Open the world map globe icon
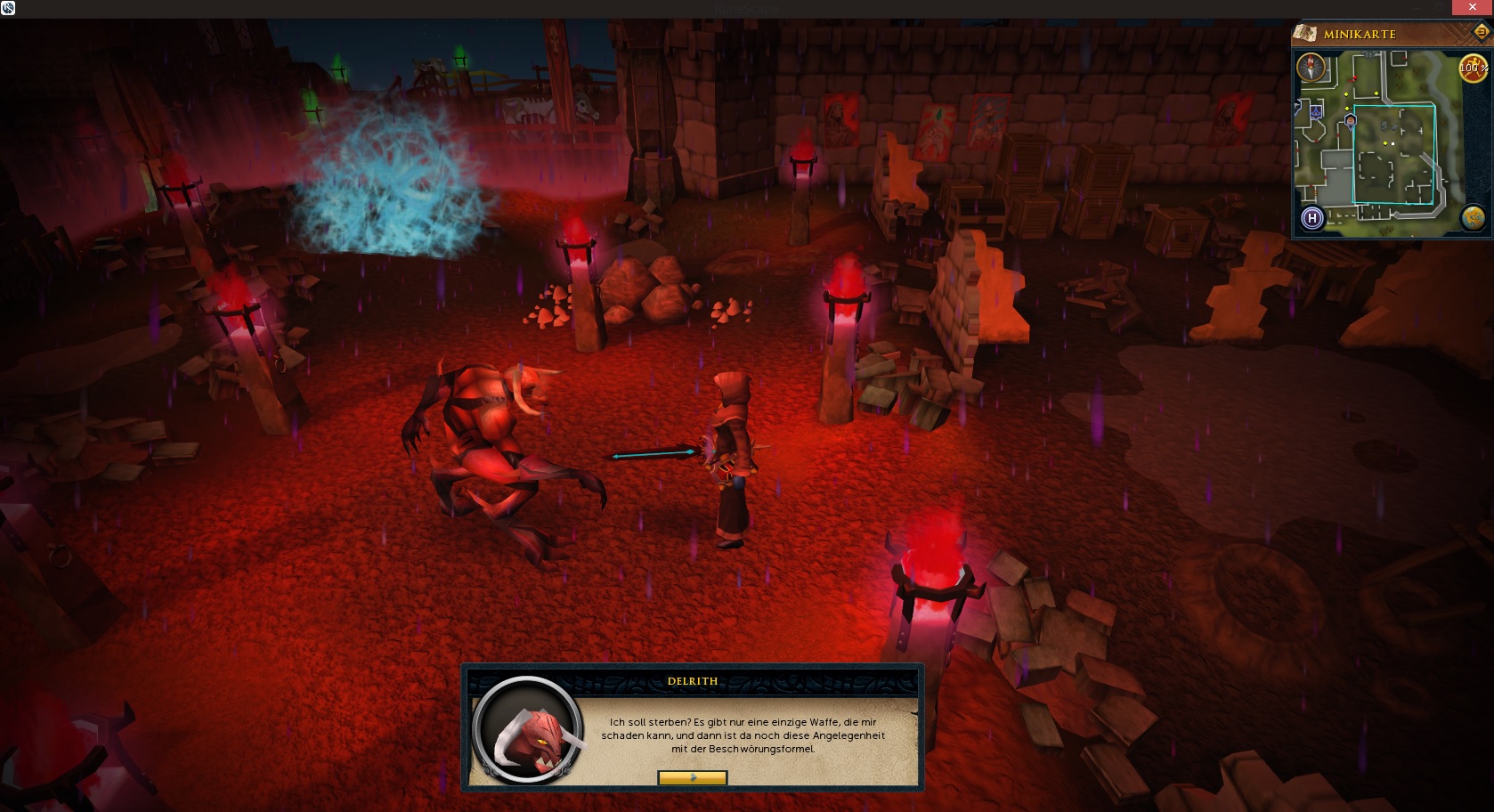Screen dimensions: 1494x812 pyautogui.click(x=1473, y=217)
